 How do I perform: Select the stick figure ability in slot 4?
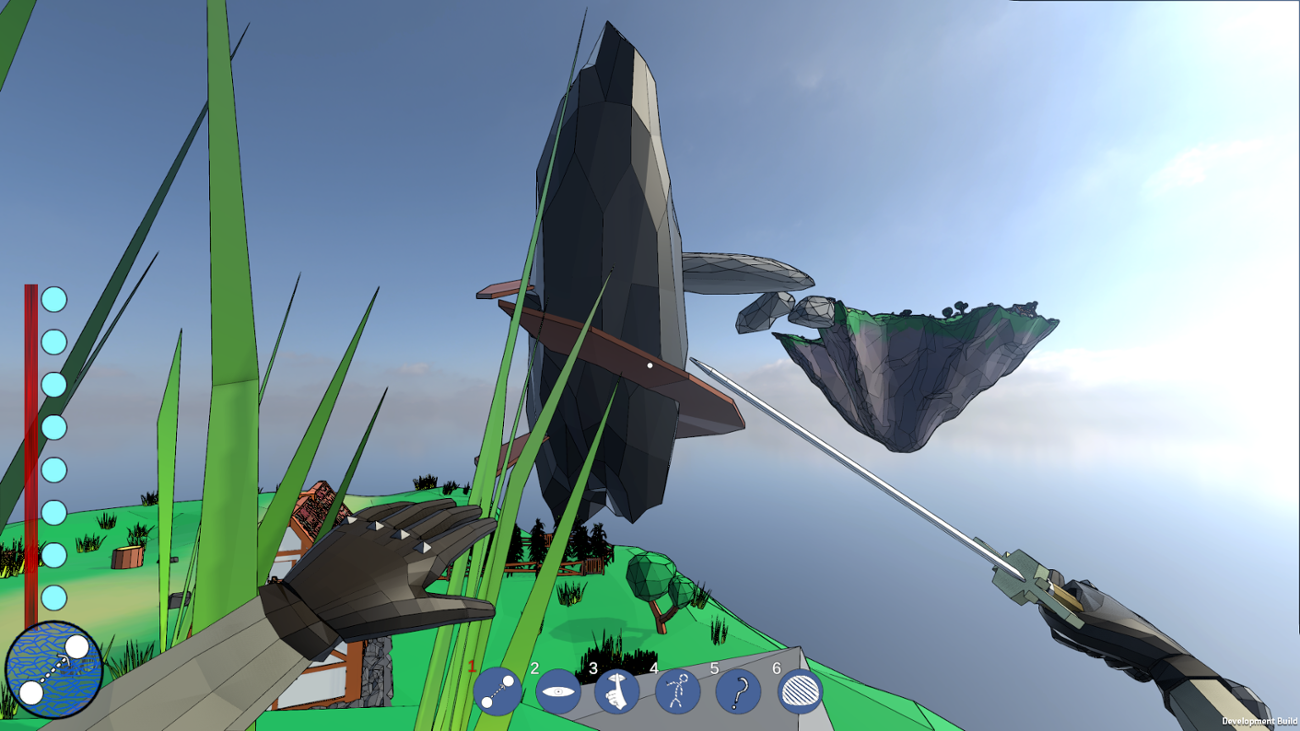coord(680,690)
